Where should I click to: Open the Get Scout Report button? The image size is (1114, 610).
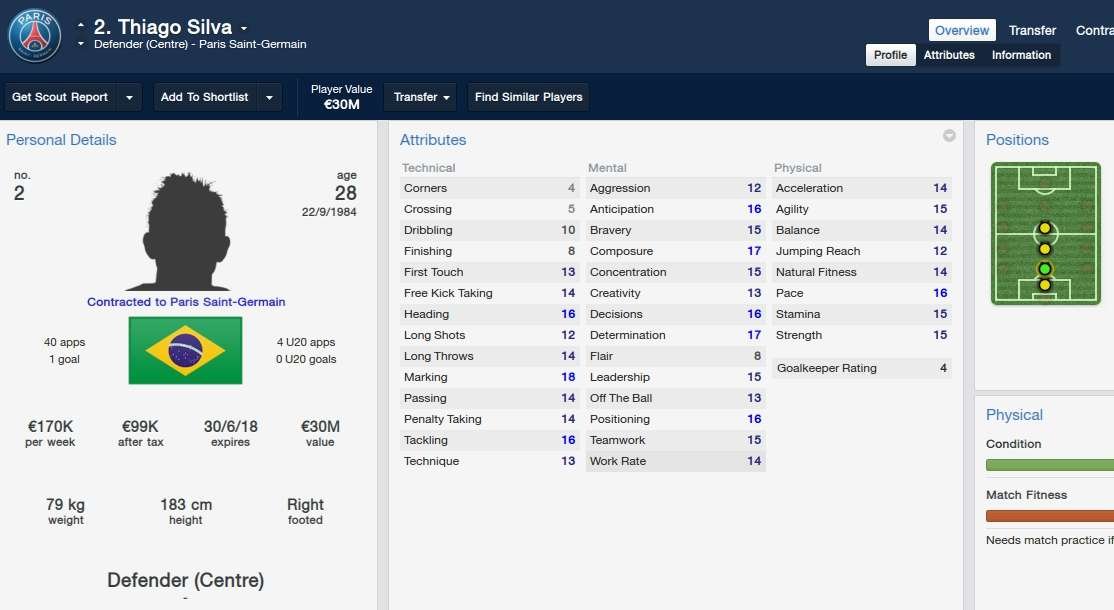(60, 97)
